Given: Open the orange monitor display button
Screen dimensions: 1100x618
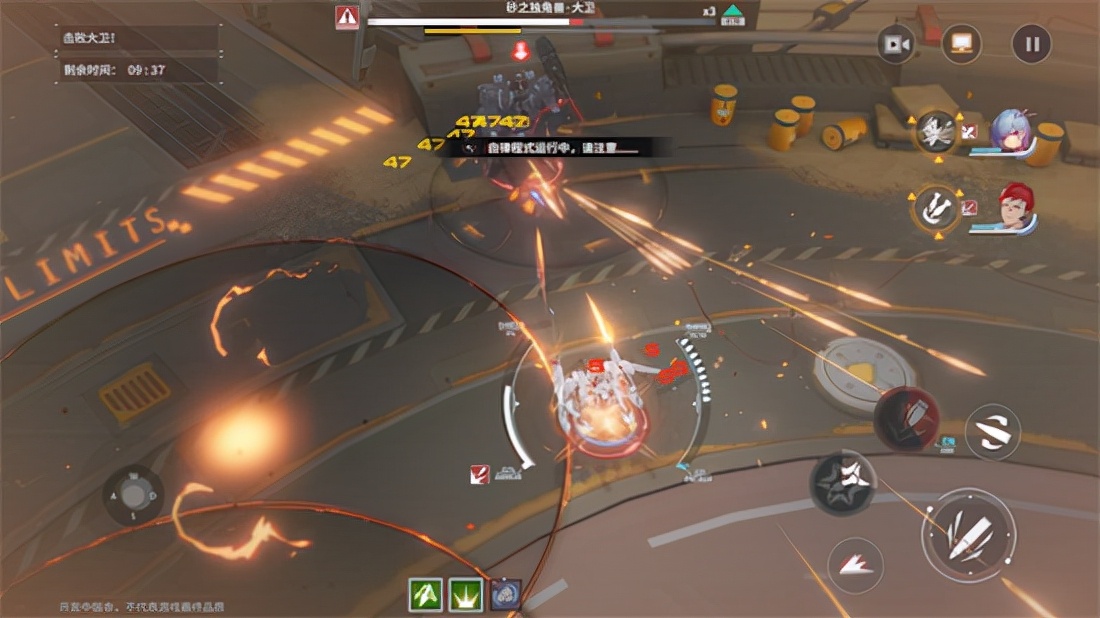Looking at the screenshot, I should [962, 44].
